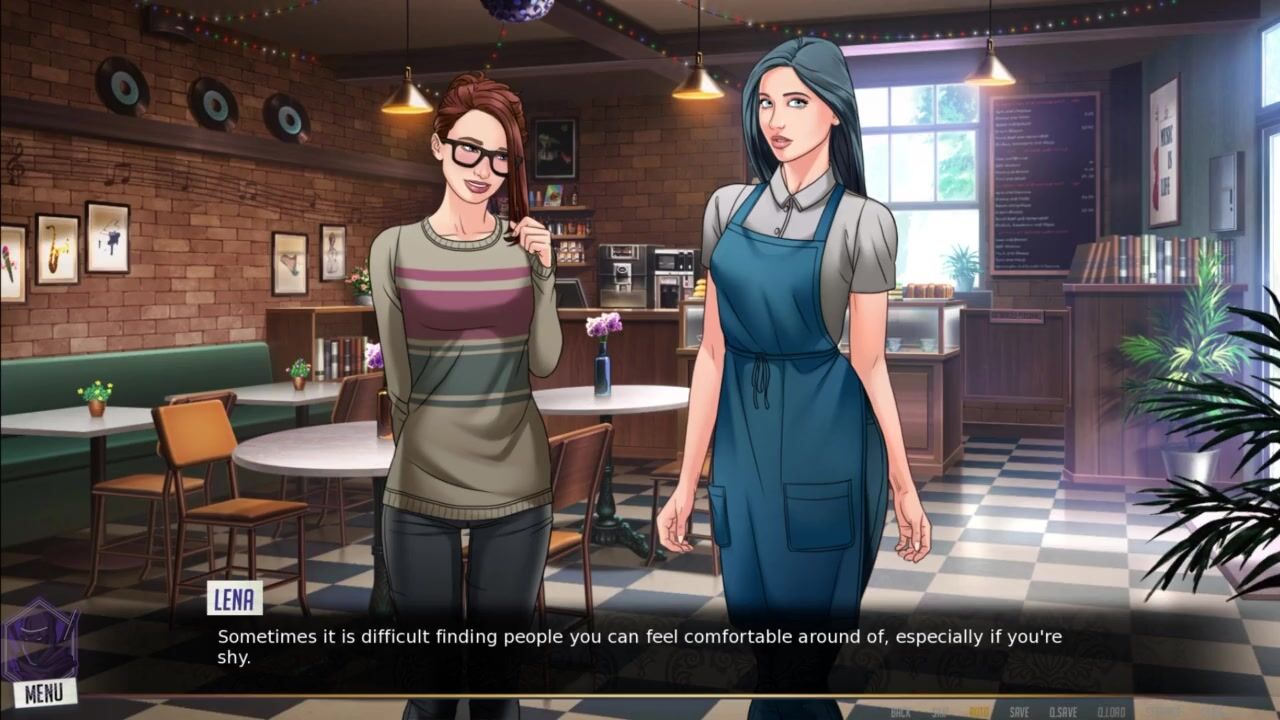Click the purple hooded figure emblem
Screen dimensions: 1280x720
[x=39, y=640]
